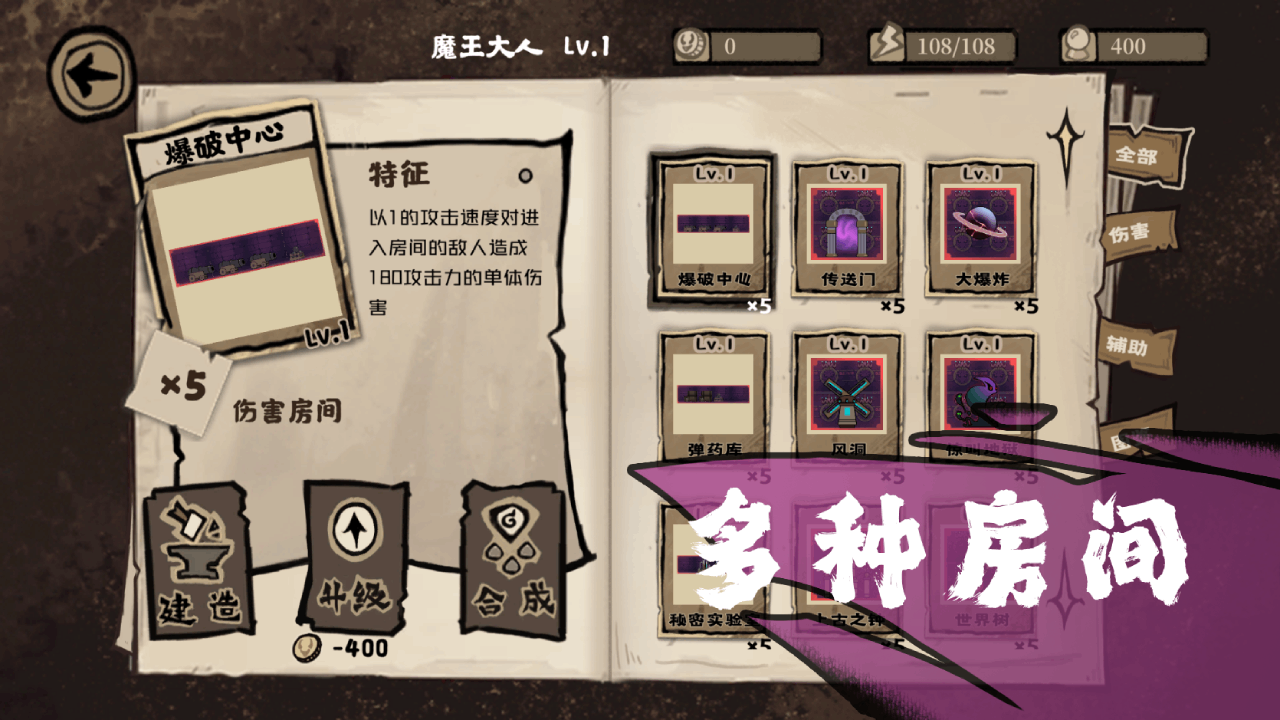Viewport: 1280px width, 720px height.
Task: Select the 传送门 (Portal) room card
Action: click(x=846, y=226)
